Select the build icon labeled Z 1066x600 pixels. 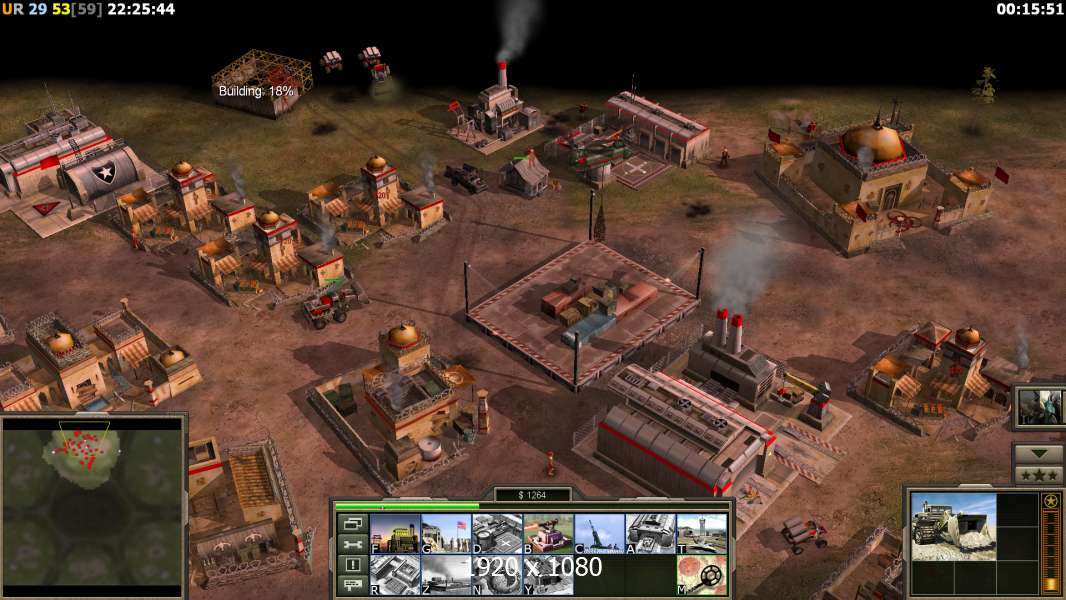(x=445, y=575)
